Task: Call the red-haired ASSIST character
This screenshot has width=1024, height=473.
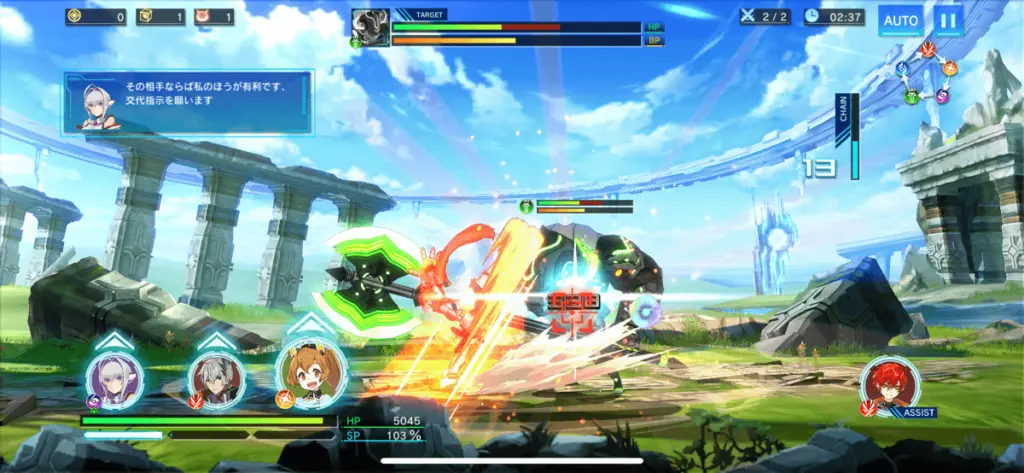Action: (x=889, y=386)
